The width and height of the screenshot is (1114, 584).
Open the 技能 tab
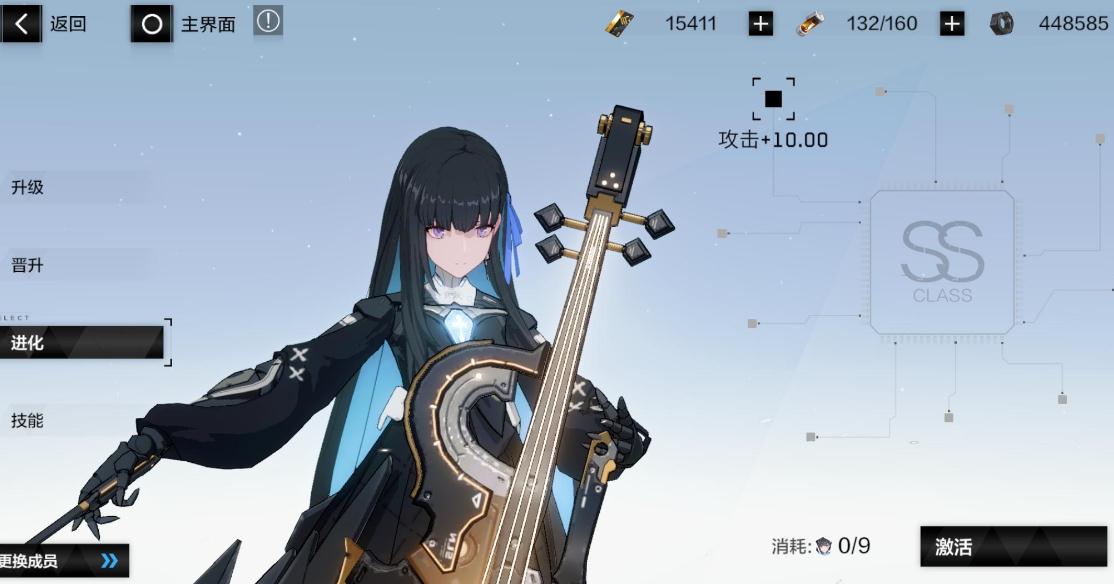[28, 420]
